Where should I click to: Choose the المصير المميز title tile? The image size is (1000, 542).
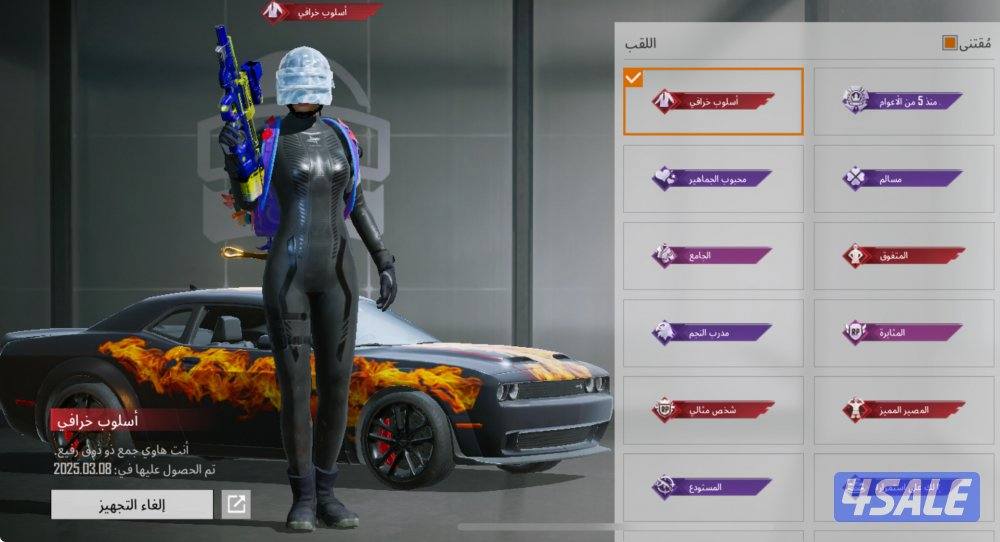click(903, 409)
